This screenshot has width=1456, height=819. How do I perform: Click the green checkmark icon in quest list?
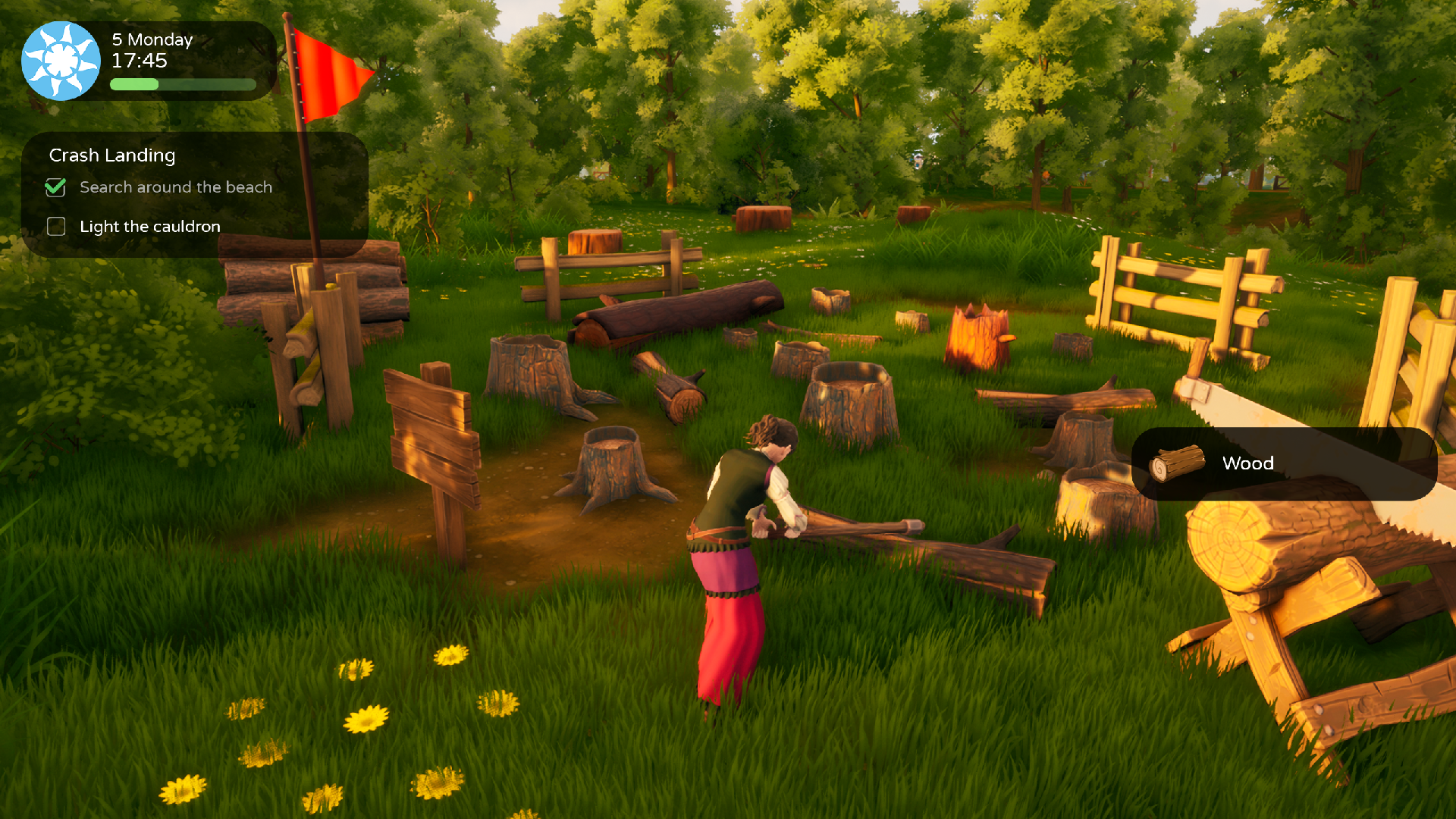click(x=55, y=187)
